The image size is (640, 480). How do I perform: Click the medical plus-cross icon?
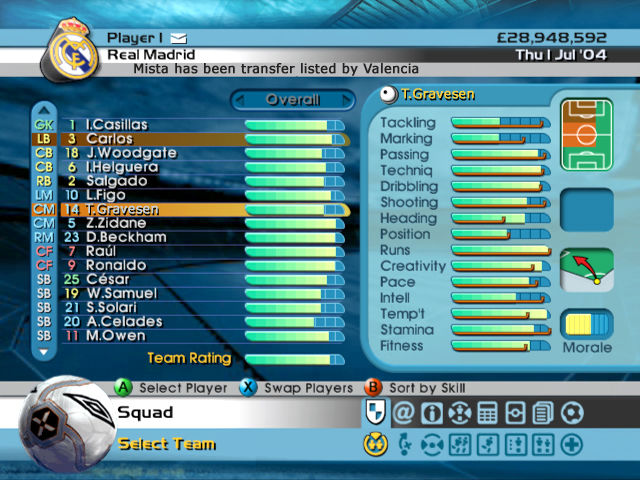pos(571,445)
